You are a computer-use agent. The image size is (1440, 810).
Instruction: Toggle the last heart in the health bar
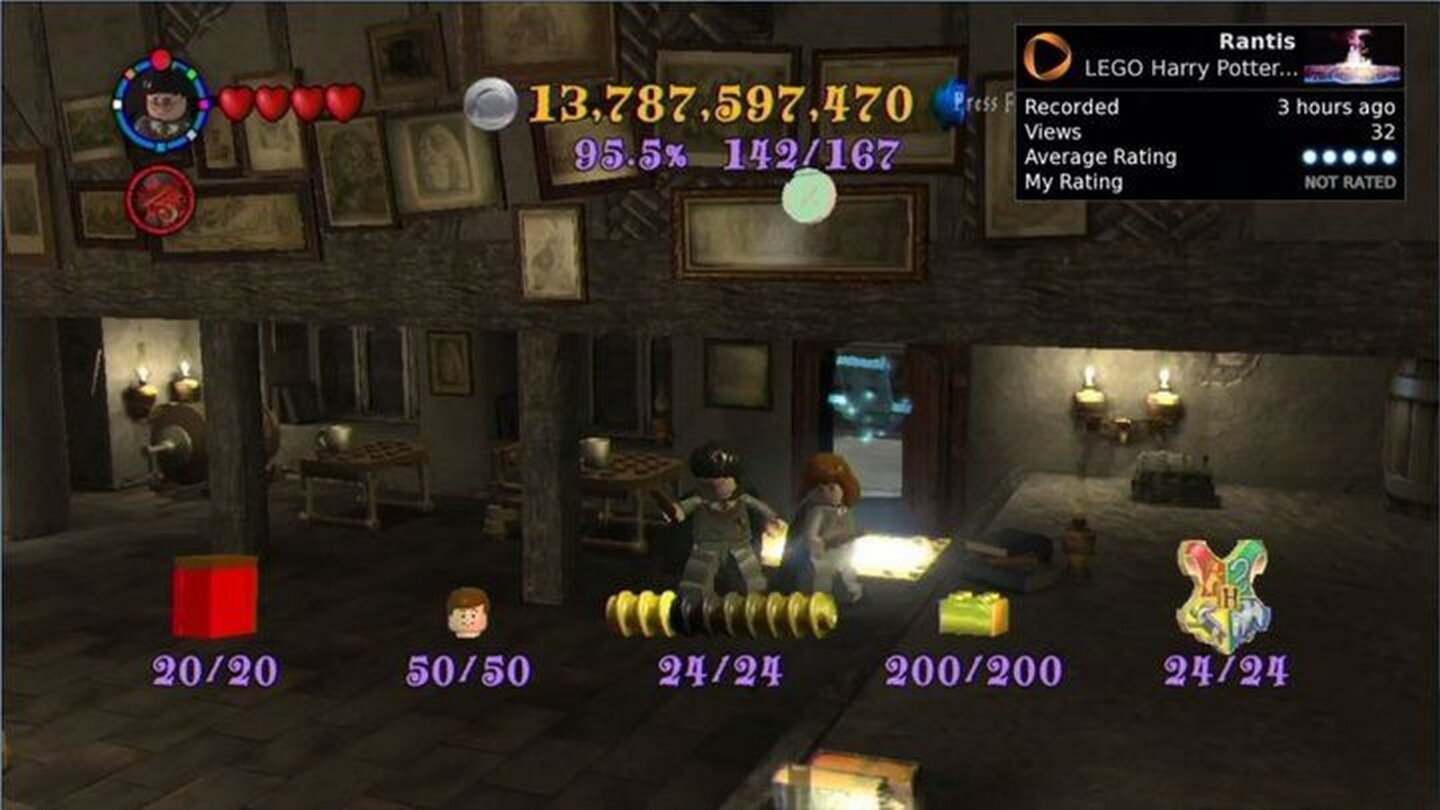click(344, 101)
